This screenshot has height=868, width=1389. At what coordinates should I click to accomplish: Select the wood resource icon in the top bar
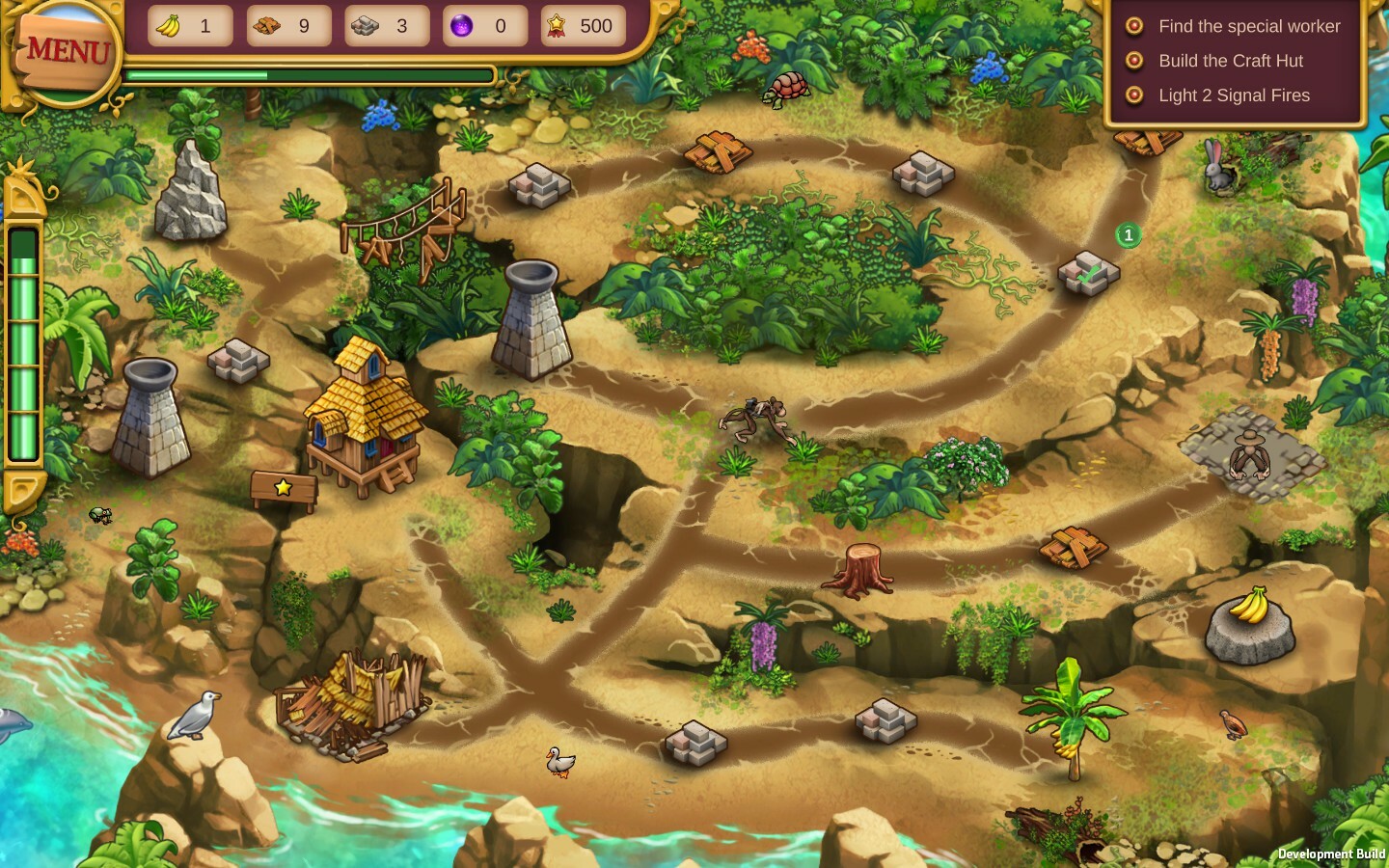pos(264,26)
